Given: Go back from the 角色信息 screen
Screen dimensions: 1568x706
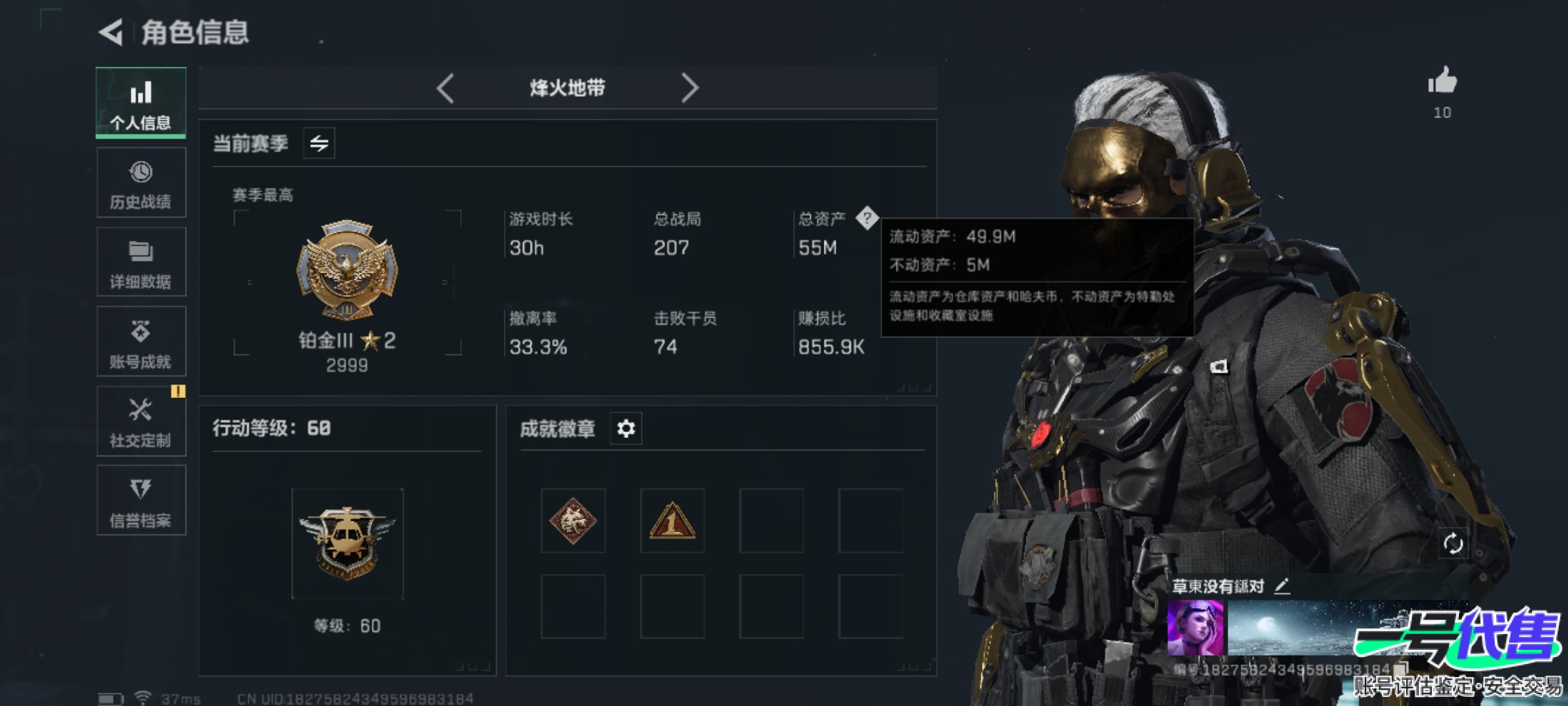Looking at the screenshot, I should [x=112, y=32].
